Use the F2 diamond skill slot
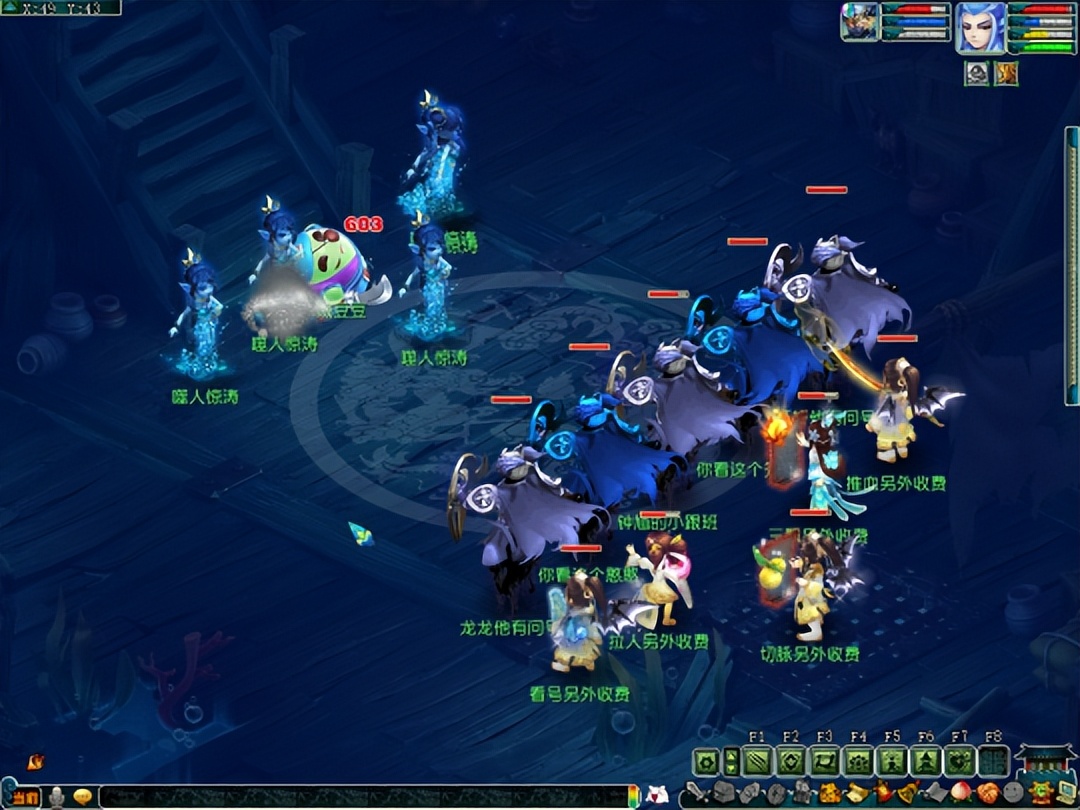1080x810 pixels. pyautogui.click(x=791, y=763)
